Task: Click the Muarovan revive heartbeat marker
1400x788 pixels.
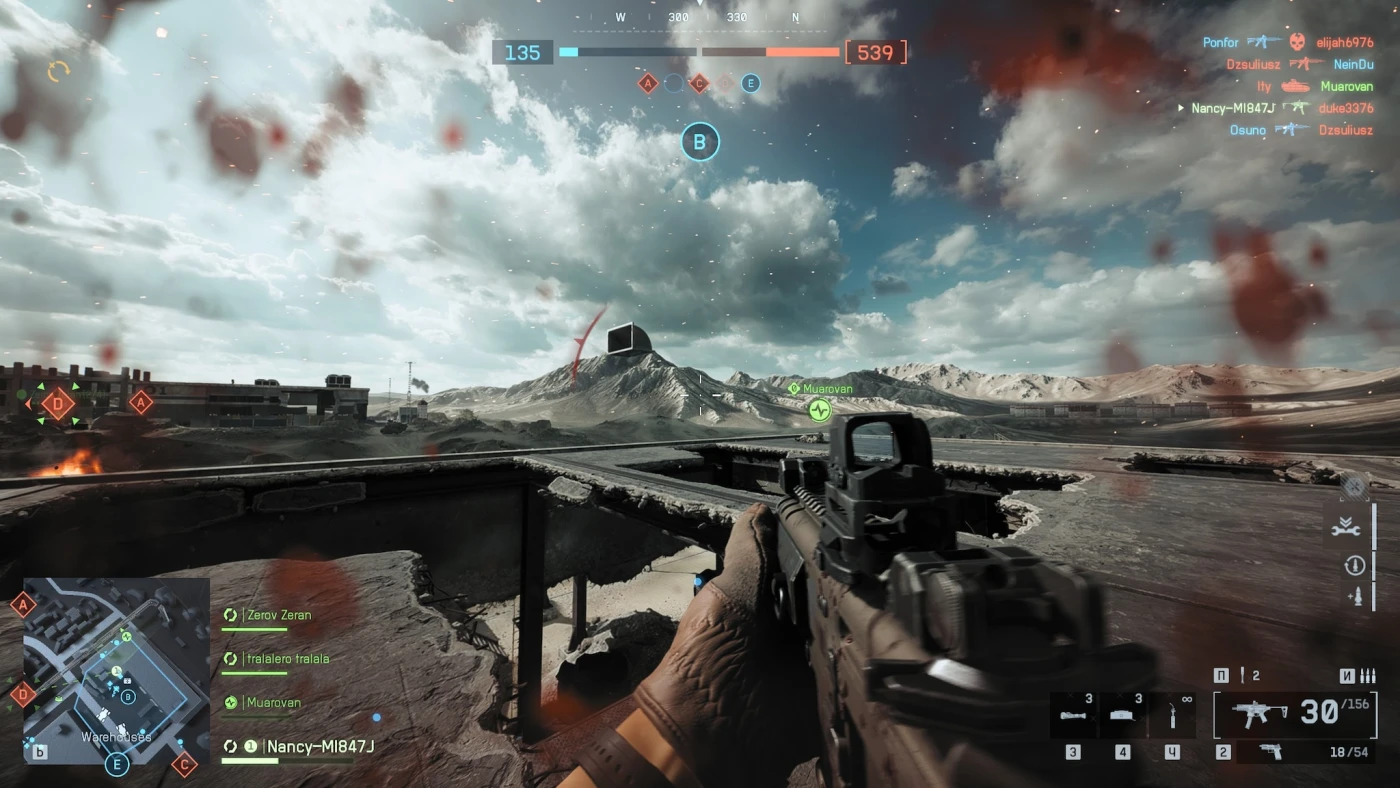Action: pos(819,410)
